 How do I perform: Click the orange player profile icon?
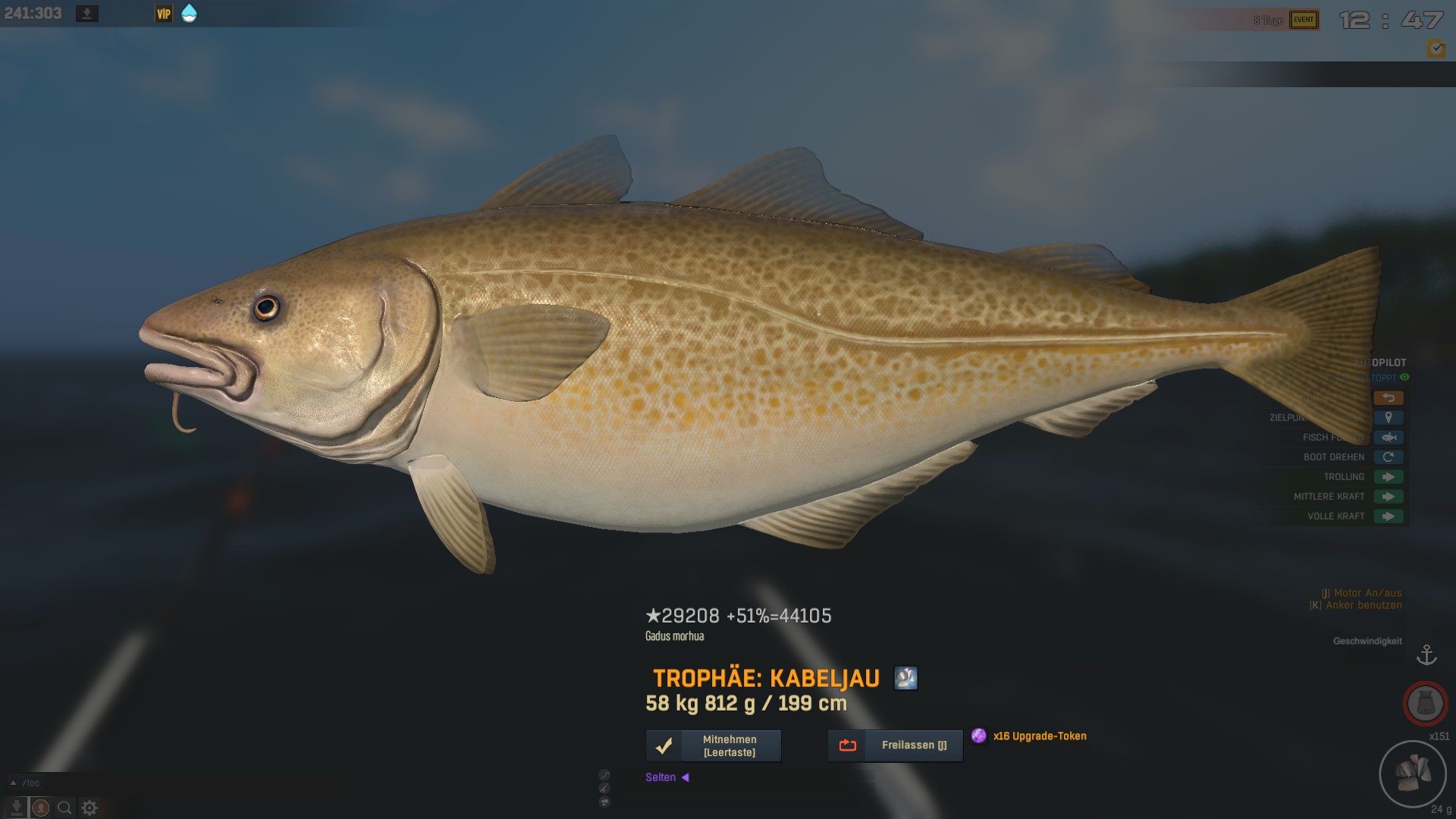pos(41,808)
